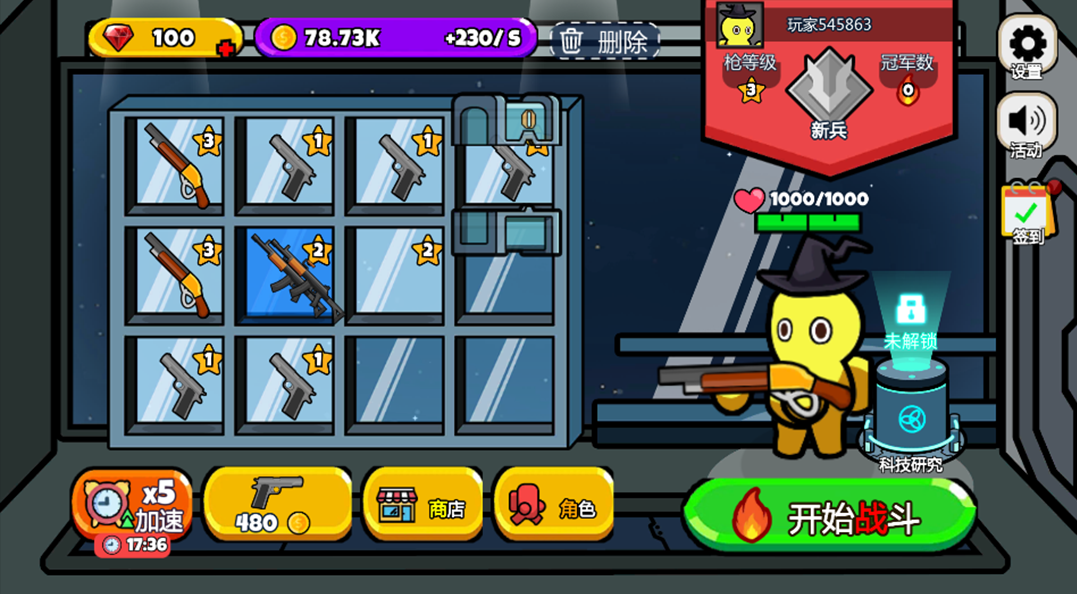Open the player avatar profile

740,24
